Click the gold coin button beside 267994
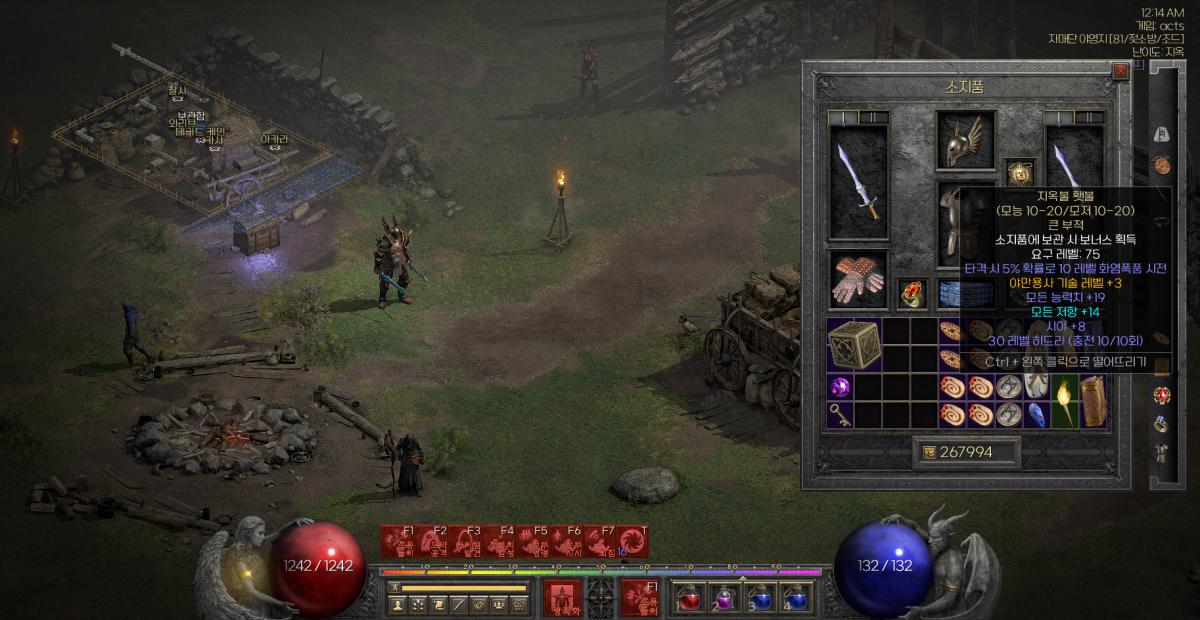This screenshot has width=1200, height=620. point(929,453)
